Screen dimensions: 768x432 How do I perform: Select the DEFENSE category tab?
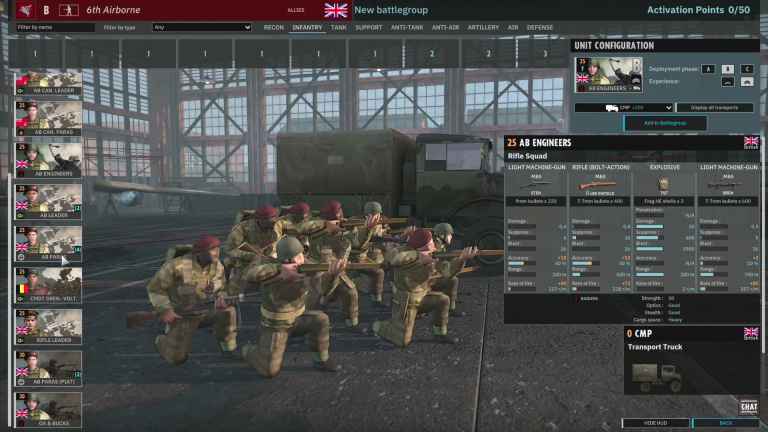[540, 28]
